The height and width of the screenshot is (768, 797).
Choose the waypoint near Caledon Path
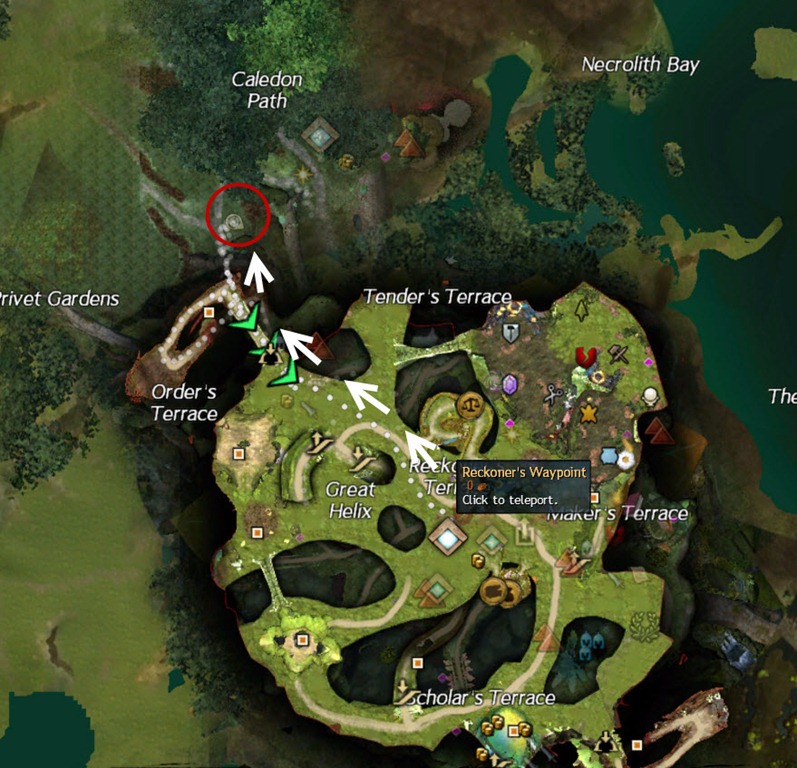pos(319,133)
